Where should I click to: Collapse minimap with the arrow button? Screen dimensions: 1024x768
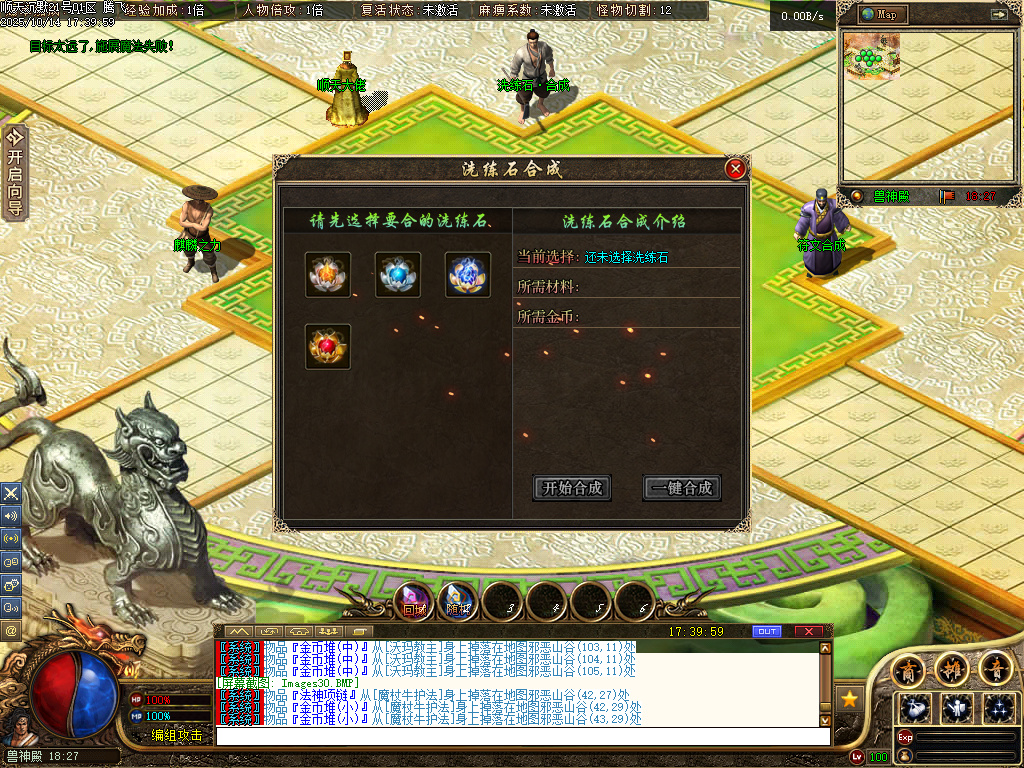pyautogui.click(x=998, y=15)
